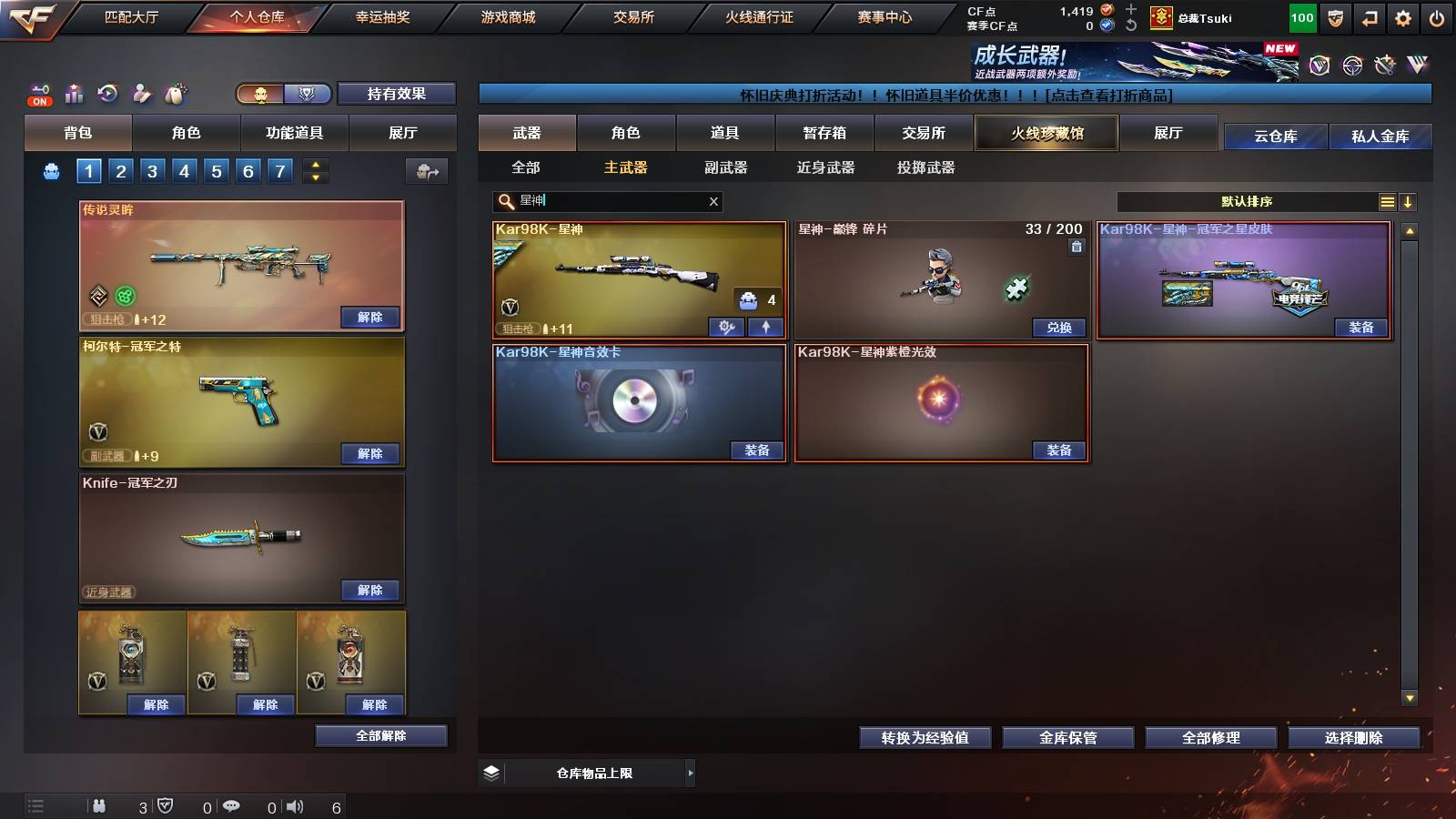Clear the 星神 search input field
This screenshot has width=1456, height=819.
714,201
